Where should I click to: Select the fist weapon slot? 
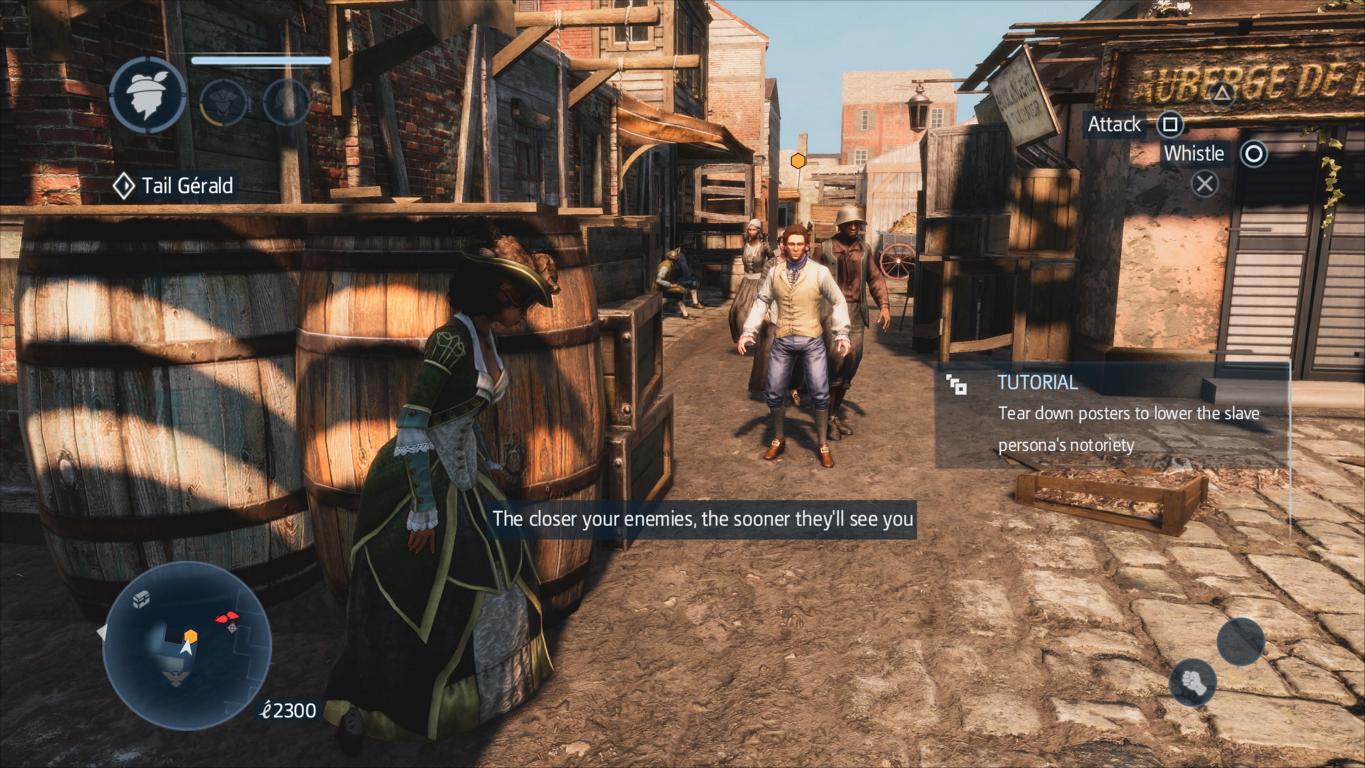pos(1193,682)
